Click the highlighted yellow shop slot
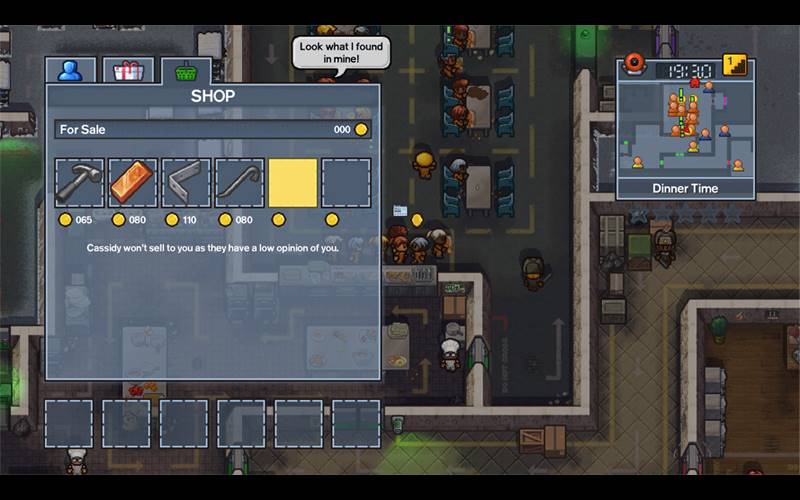Image resolution: width=800 pixels, height=500 pixels. point(293,183)
